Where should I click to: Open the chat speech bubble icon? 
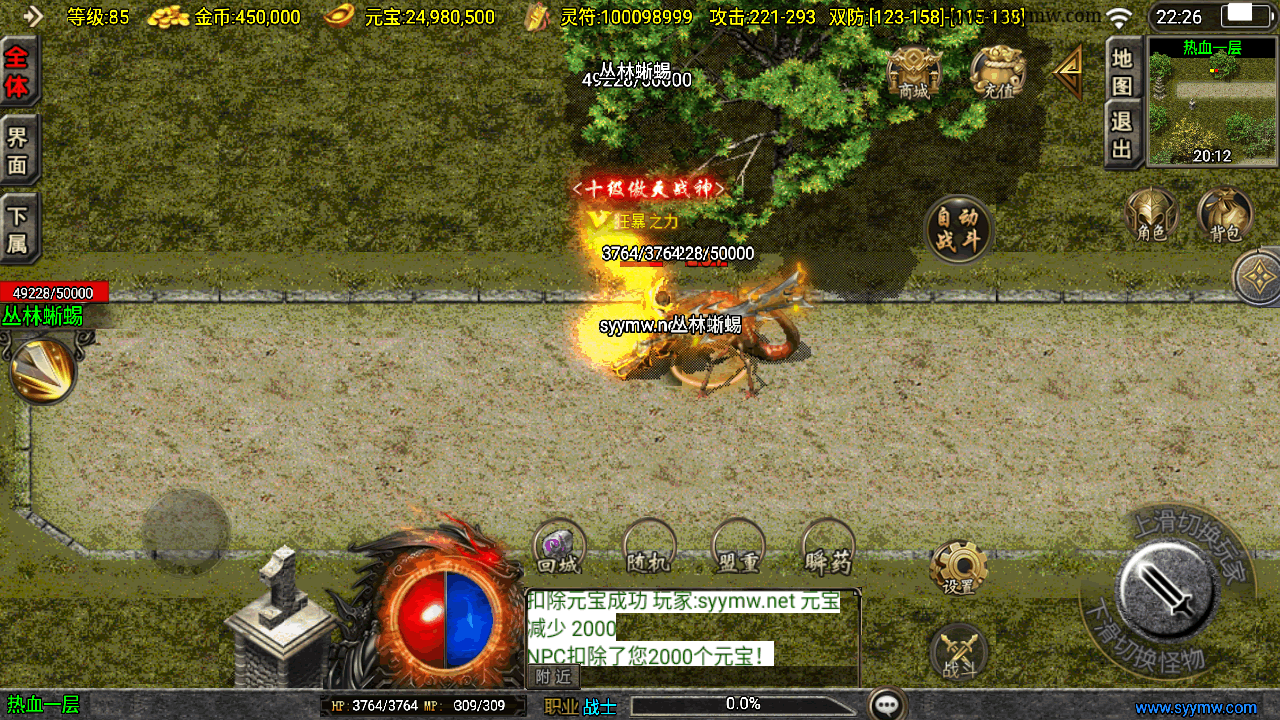tap(887, 705)
